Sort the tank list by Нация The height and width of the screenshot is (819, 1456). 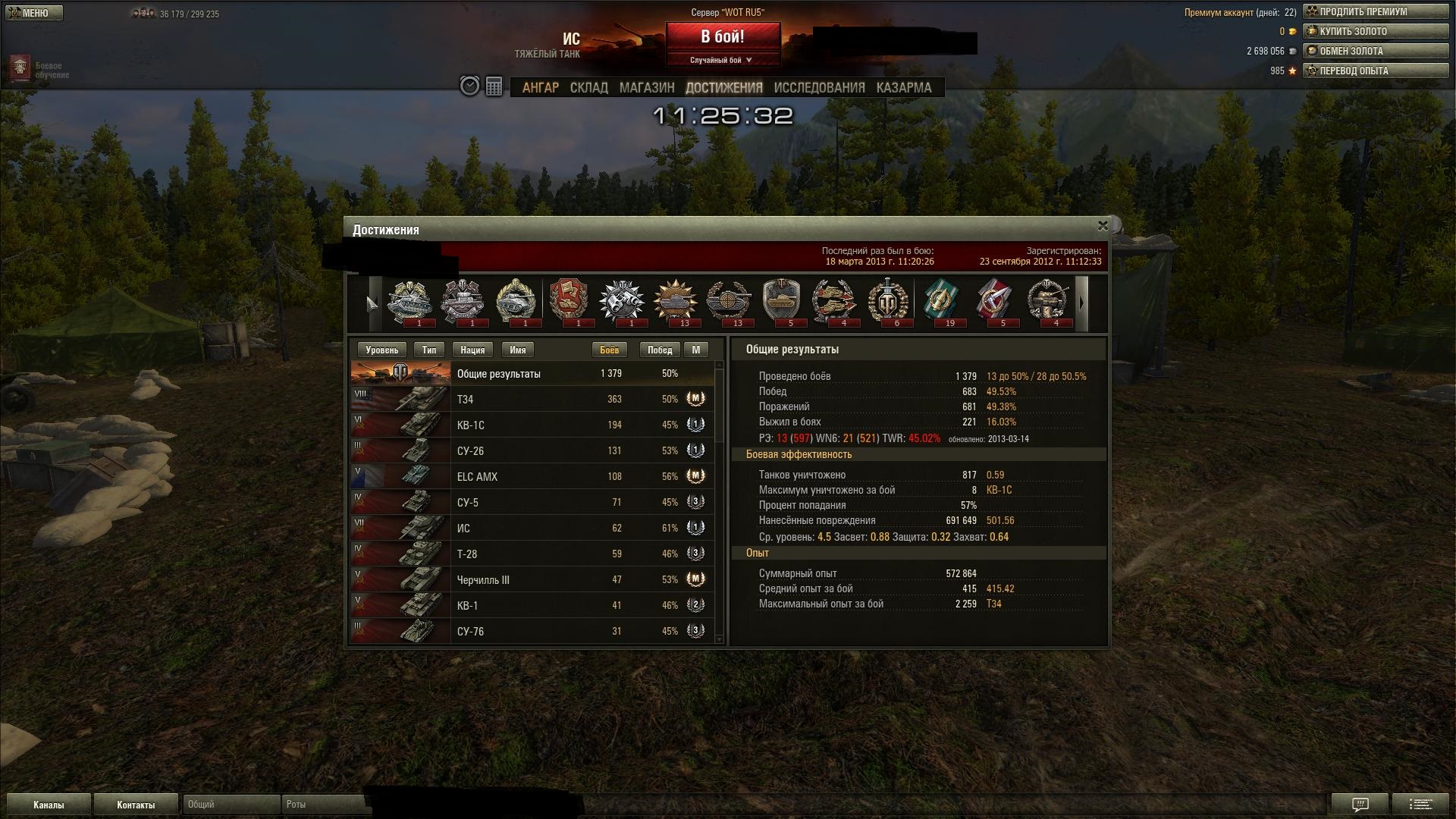472,350
